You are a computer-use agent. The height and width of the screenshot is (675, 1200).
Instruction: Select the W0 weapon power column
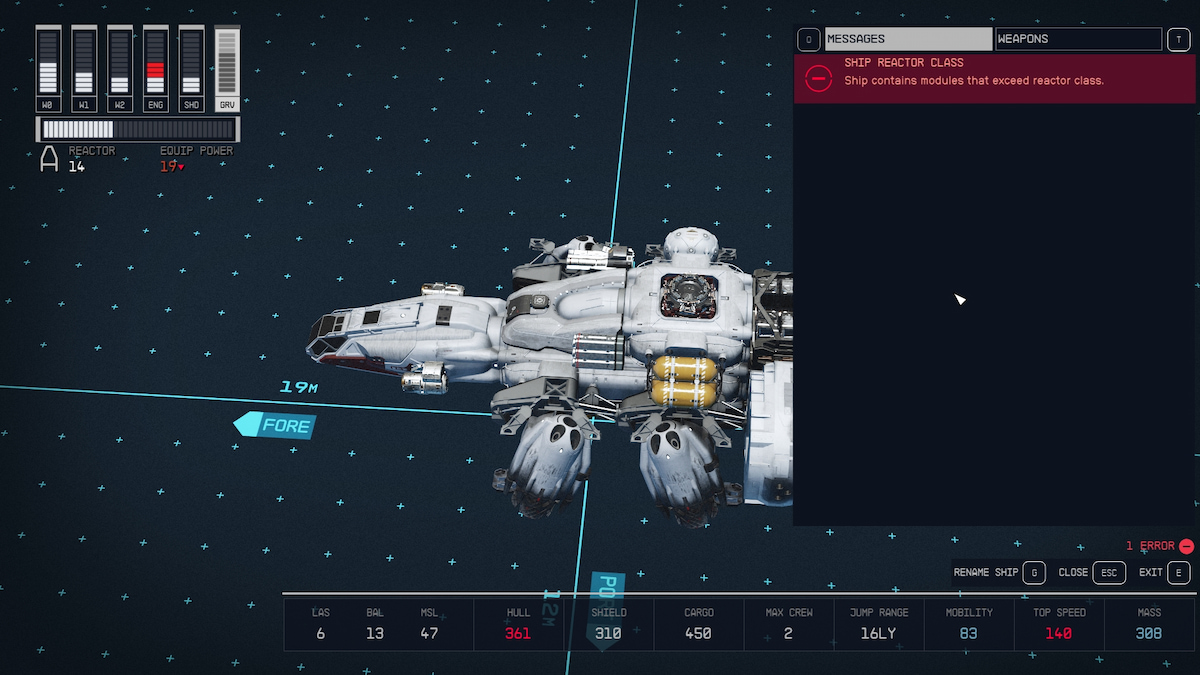click(x=48, y=68)
